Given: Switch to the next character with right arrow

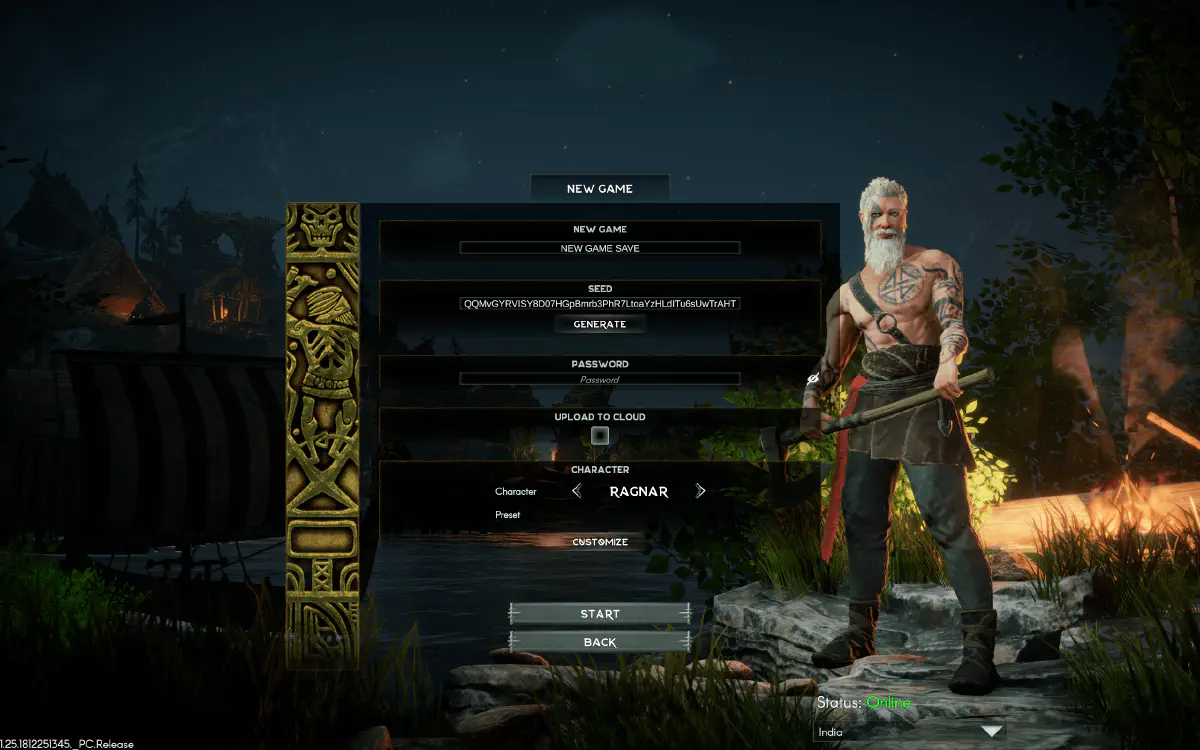Looking at the screenshot, I should (x=700, y=491).
